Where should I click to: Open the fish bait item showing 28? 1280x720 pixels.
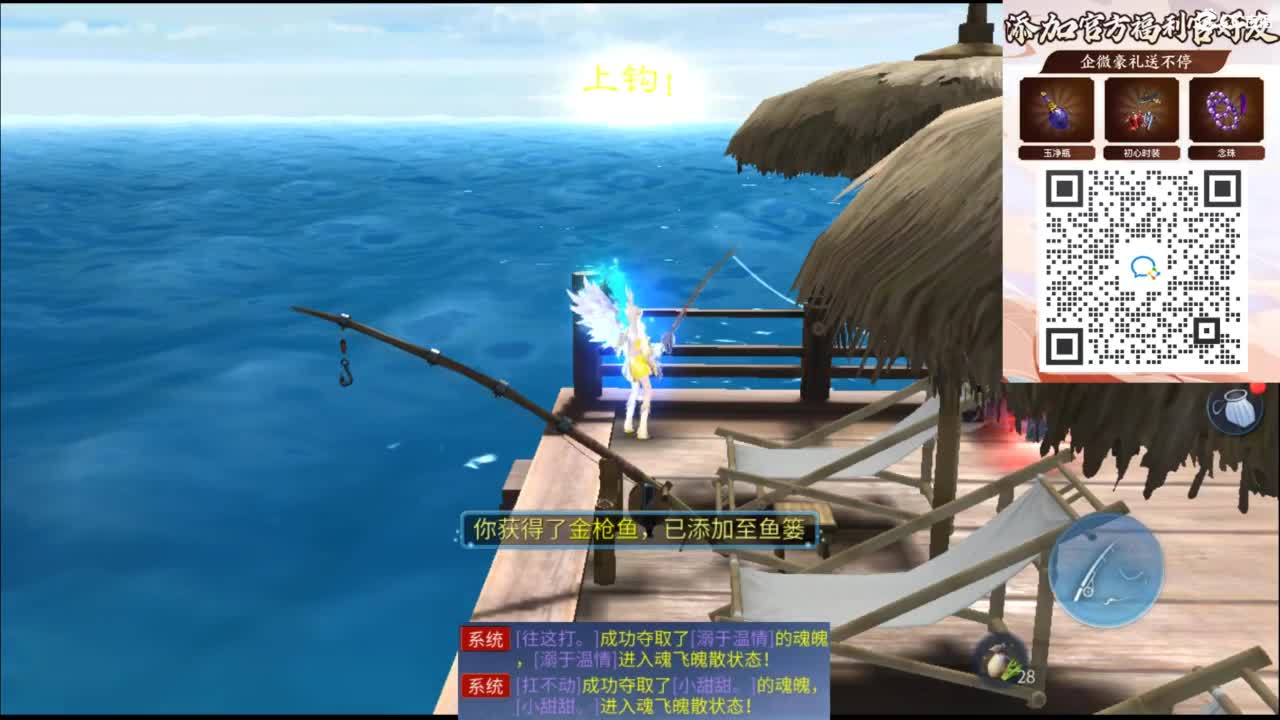click(x=1000, y=660)
